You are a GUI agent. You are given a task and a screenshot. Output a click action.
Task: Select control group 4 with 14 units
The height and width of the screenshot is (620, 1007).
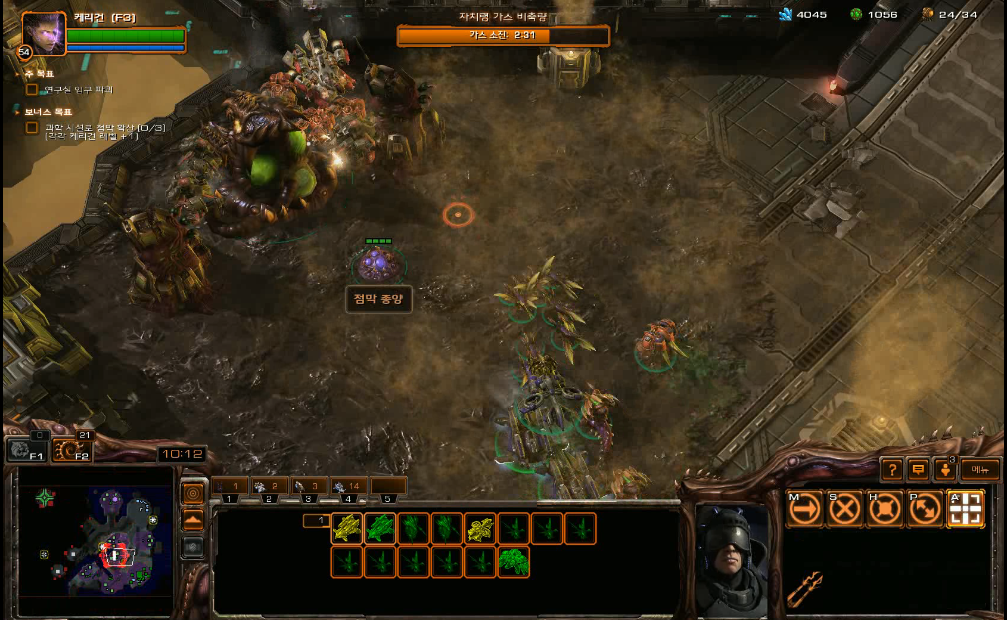tap(347, 487)
